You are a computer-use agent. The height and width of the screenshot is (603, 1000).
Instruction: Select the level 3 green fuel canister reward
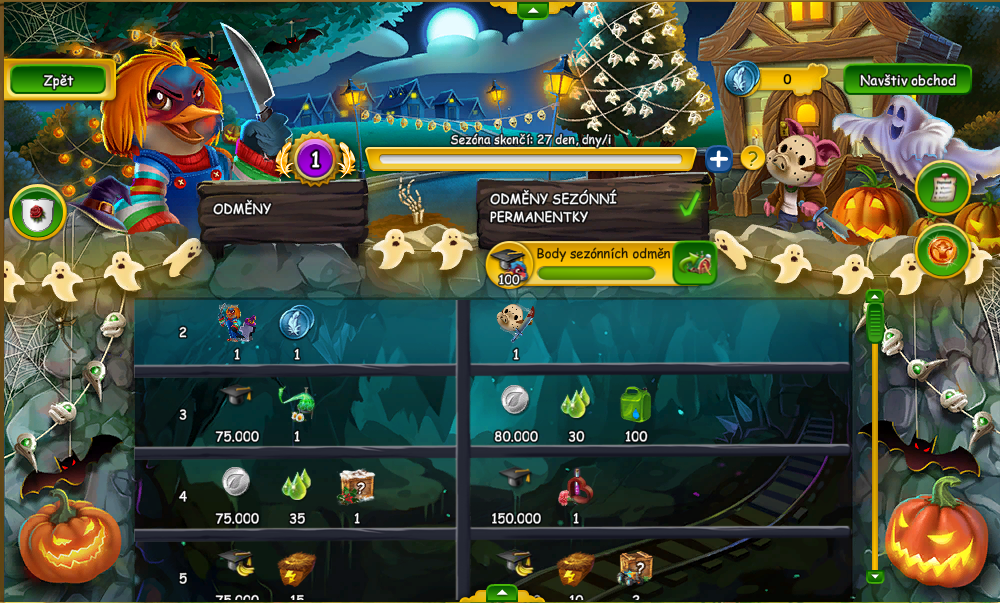635,404
